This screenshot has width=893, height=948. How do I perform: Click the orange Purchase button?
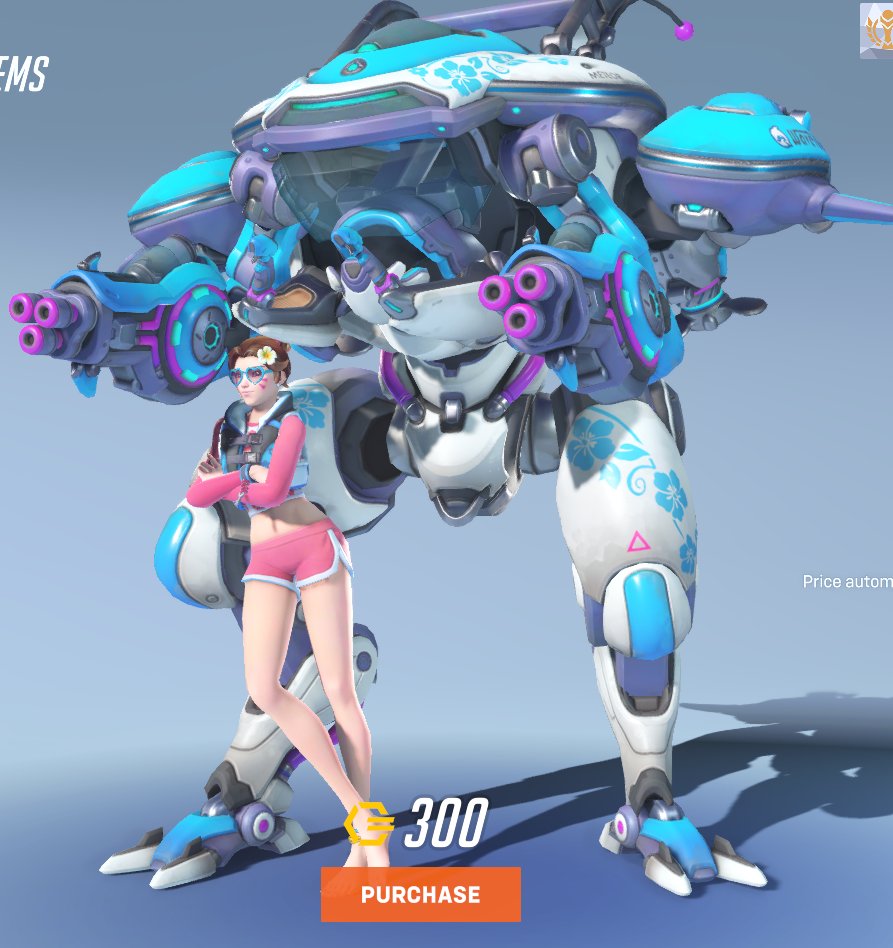point(420,894)
